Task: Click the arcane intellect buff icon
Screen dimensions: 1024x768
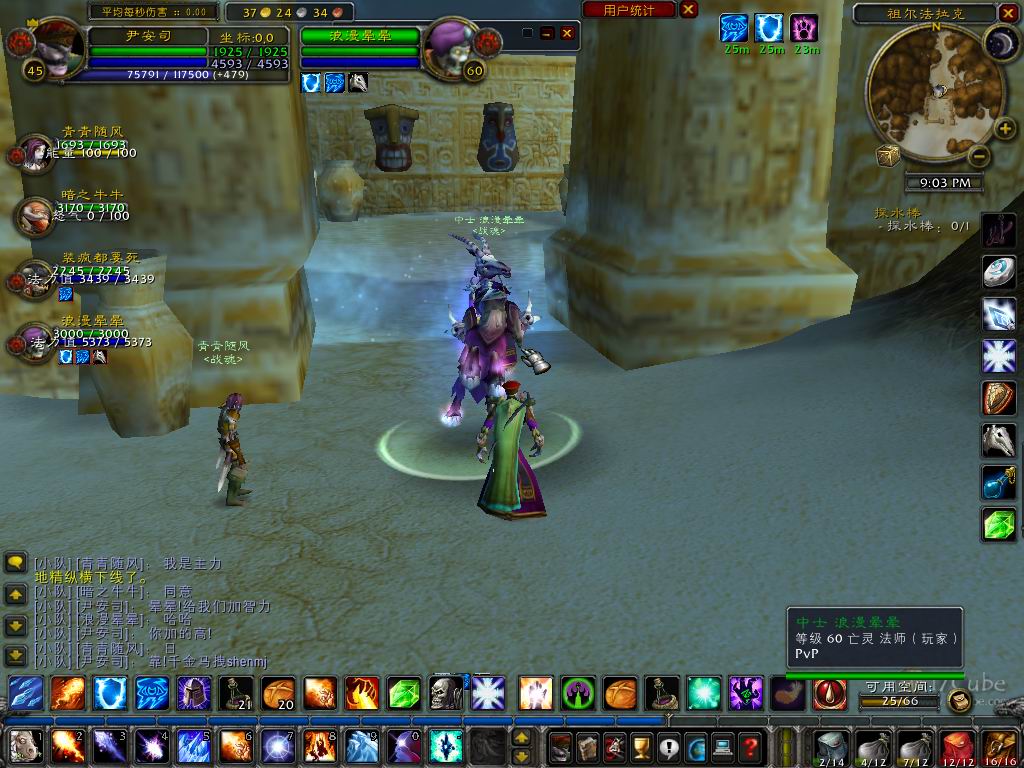Action: [735, 27]
